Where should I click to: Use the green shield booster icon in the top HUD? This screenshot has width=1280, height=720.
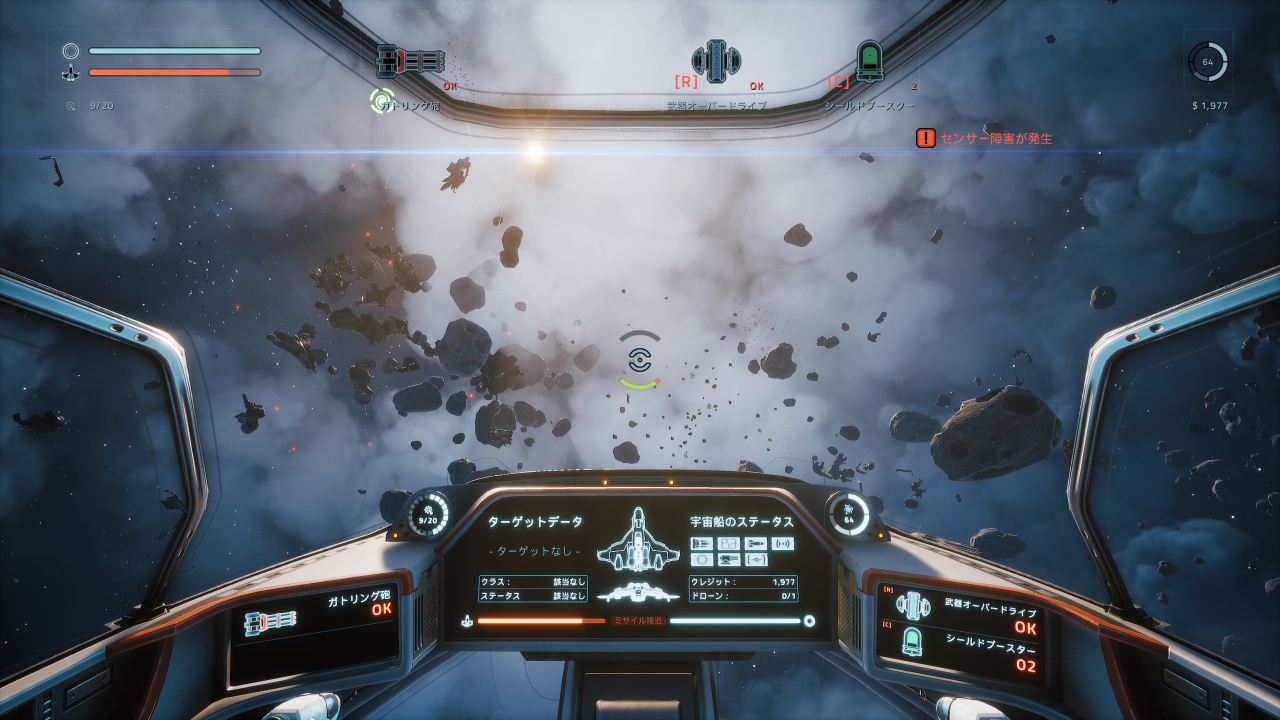[x=870, y=61]
